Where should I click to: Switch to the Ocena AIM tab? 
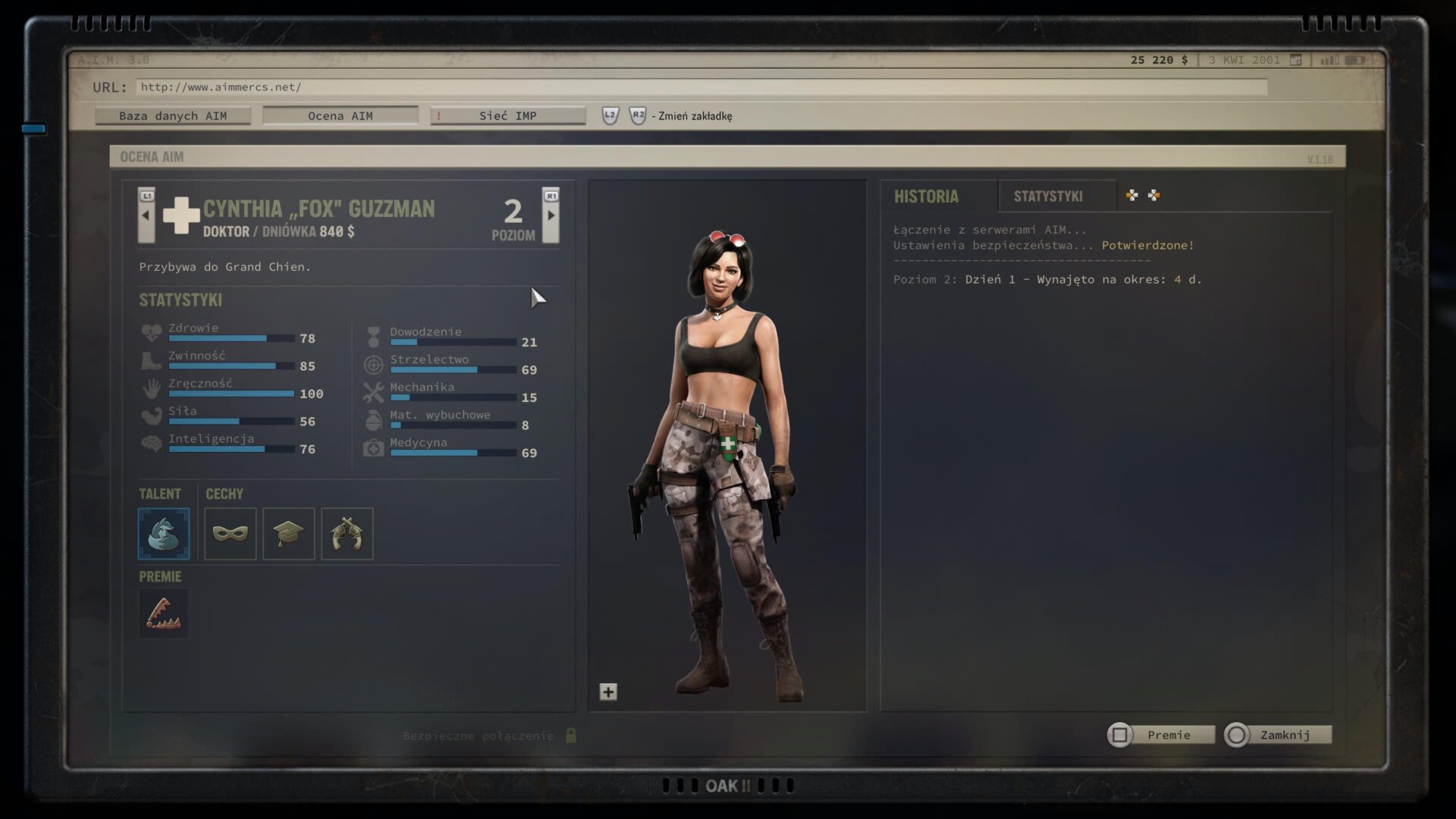[340, 116]
